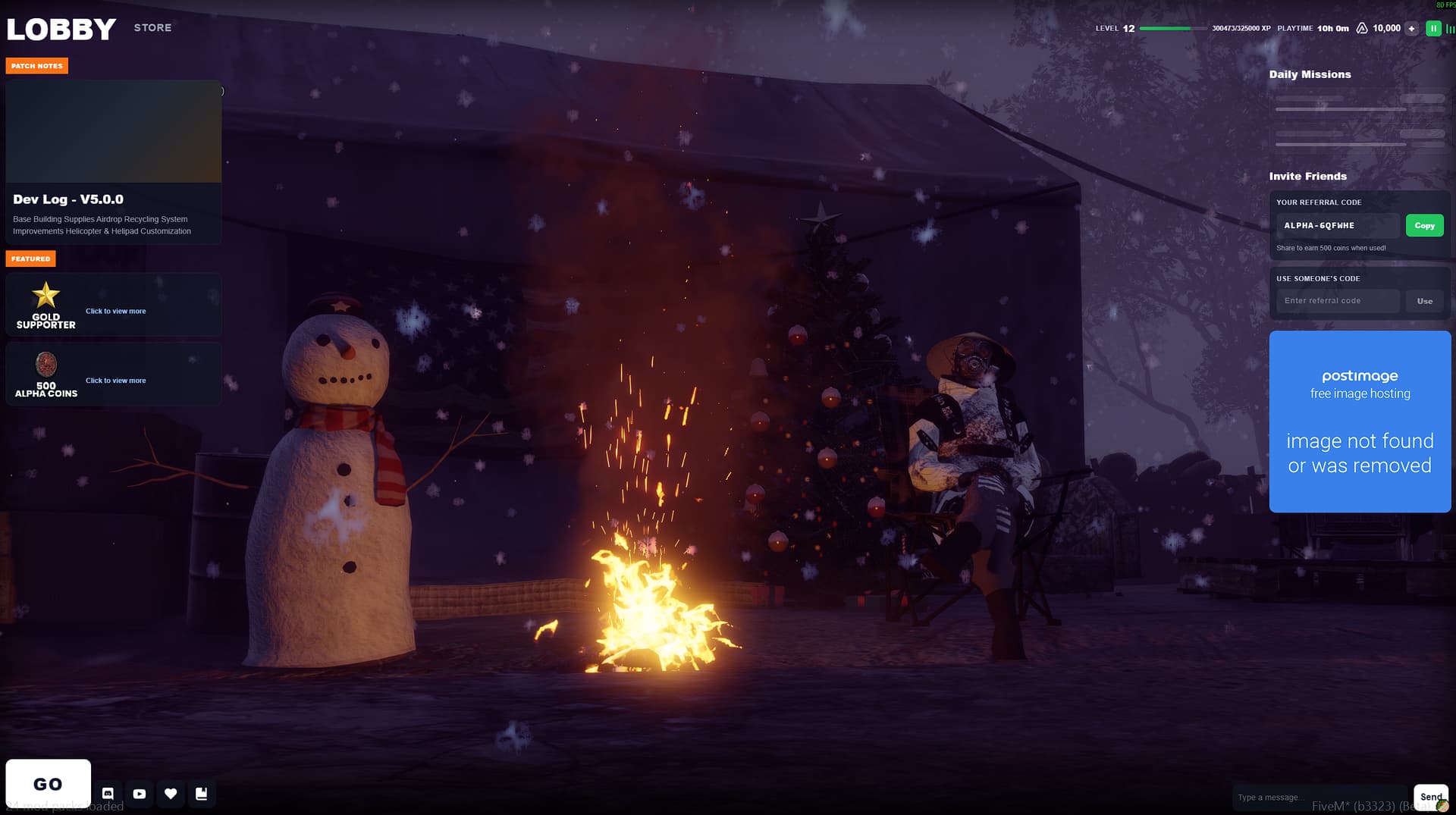Focus the Enter referral code field

pos(1338,301)
